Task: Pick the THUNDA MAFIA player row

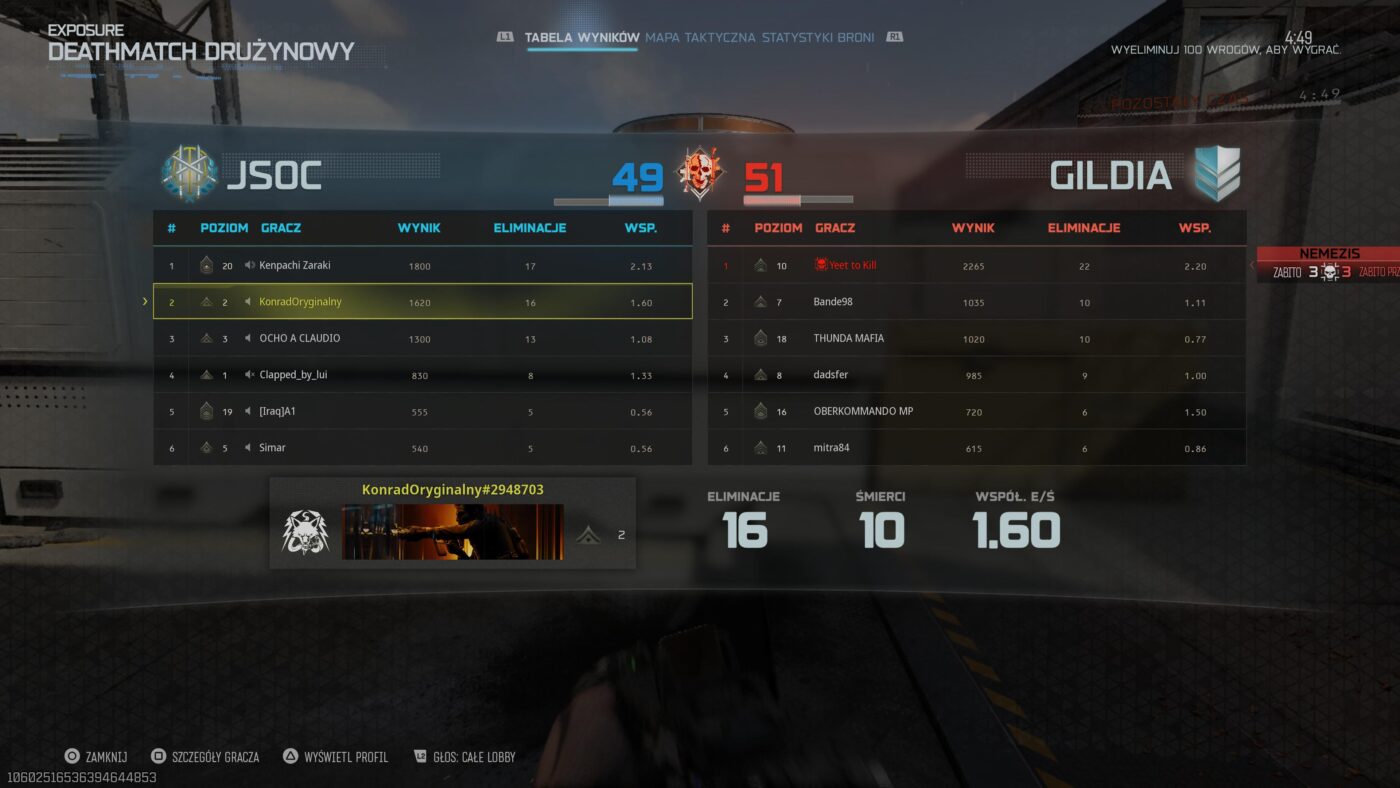Action: (976, 339)
